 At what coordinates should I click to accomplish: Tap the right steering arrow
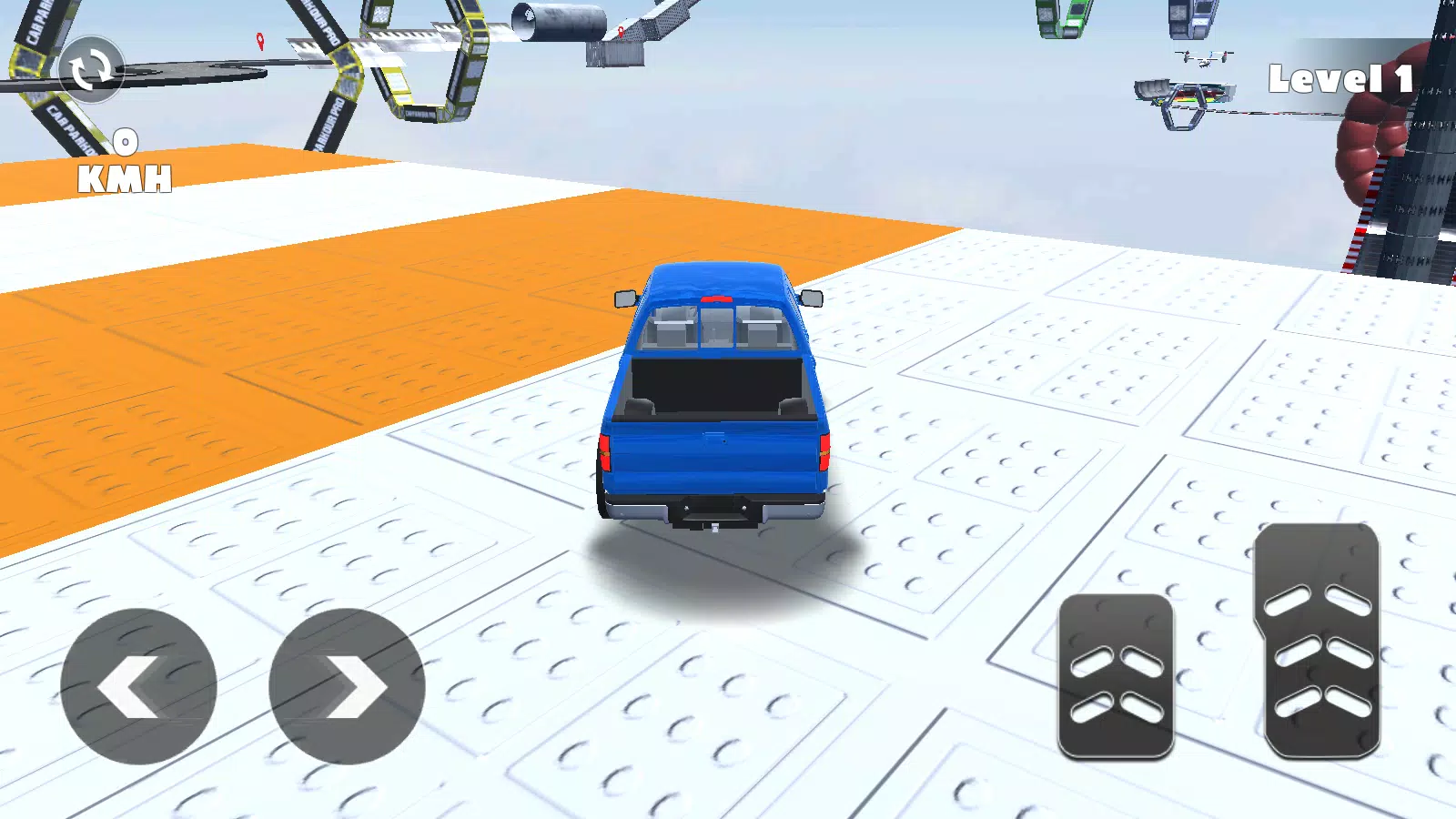click(347, 685)
